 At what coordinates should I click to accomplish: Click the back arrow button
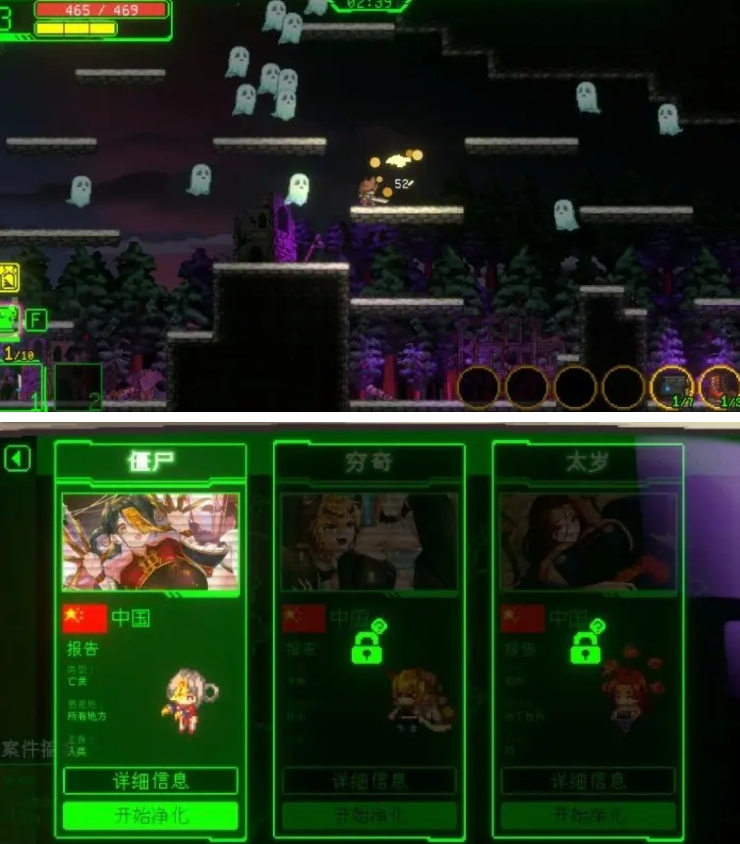pyautogui.click(x=18, y=459)
